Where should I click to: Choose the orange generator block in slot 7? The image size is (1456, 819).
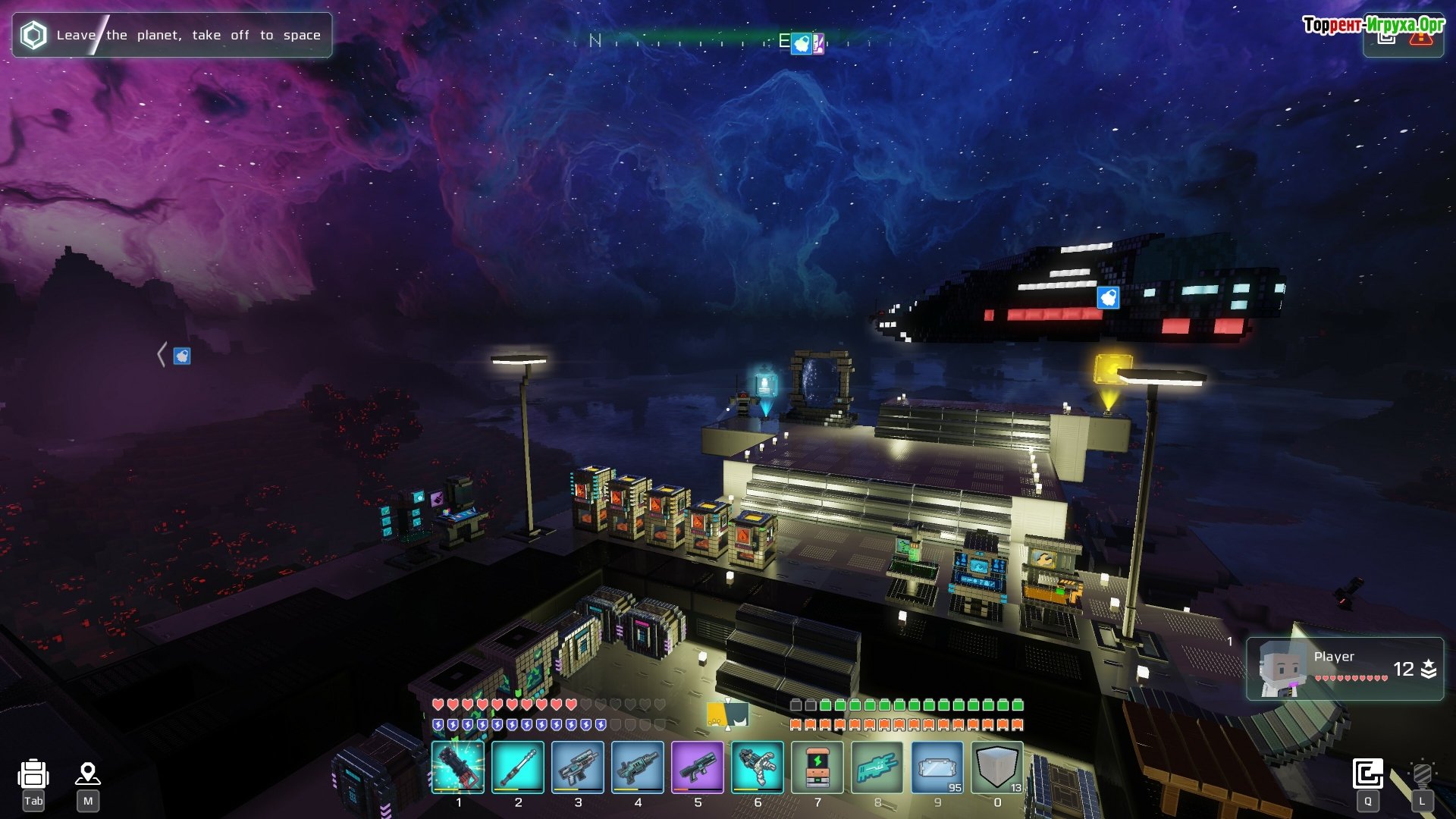pyautogui.click(x=817, y=767)
